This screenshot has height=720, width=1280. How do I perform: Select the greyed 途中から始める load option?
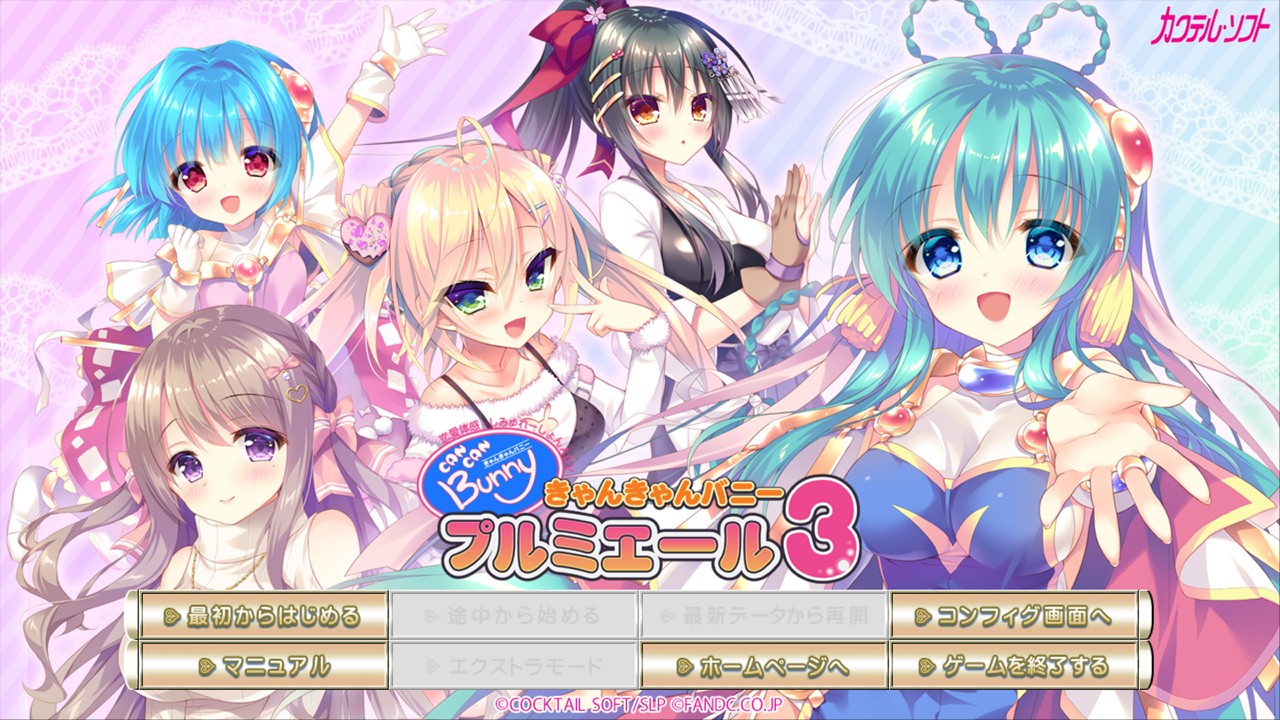click(x=514, y=615)
